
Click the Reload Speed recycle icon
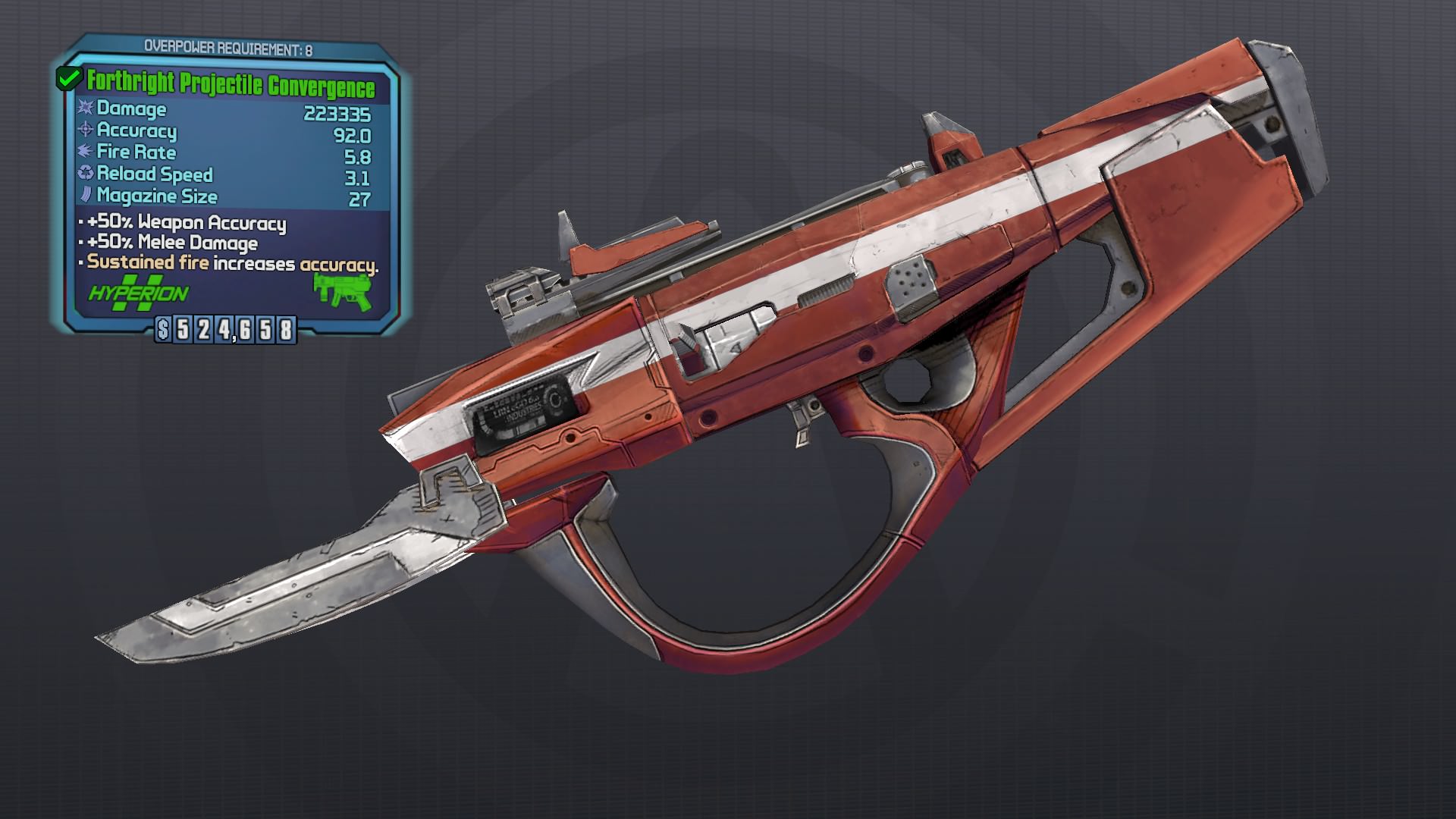click(86, 174)
